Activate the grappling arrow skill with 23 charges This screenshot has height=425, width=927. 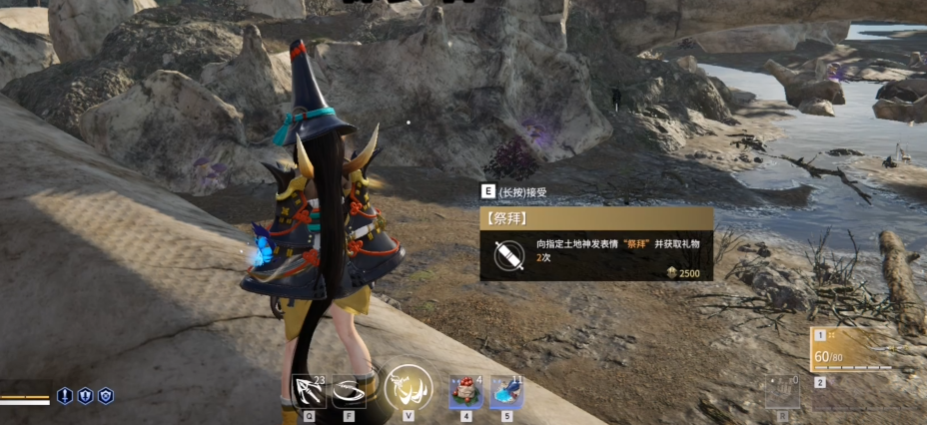click(x=309, y=389)
